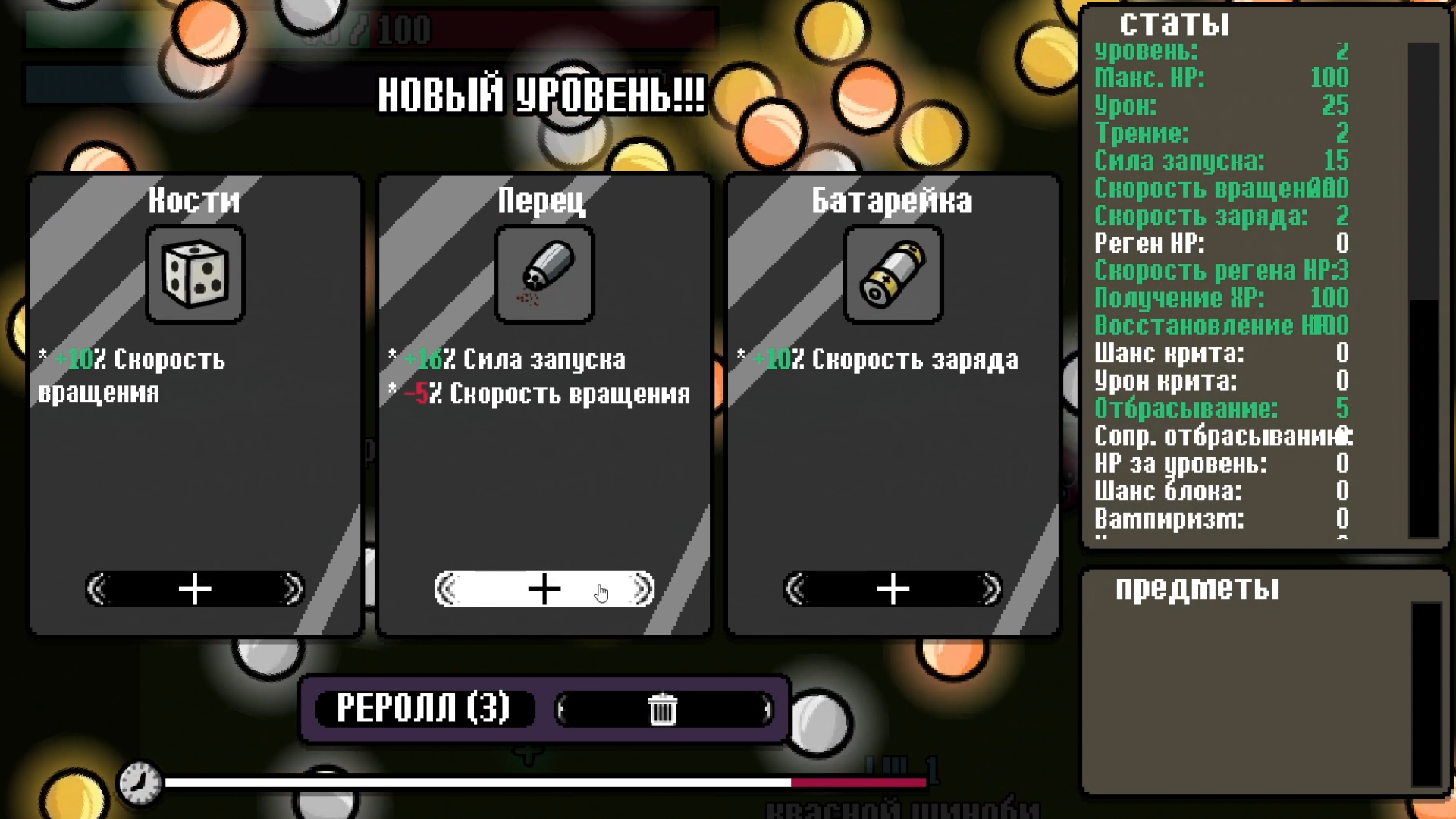The width and height of the screenshot is (1456, 819).
Task: Expand the left arrow on the Кости card
Action: click(96, 588)
